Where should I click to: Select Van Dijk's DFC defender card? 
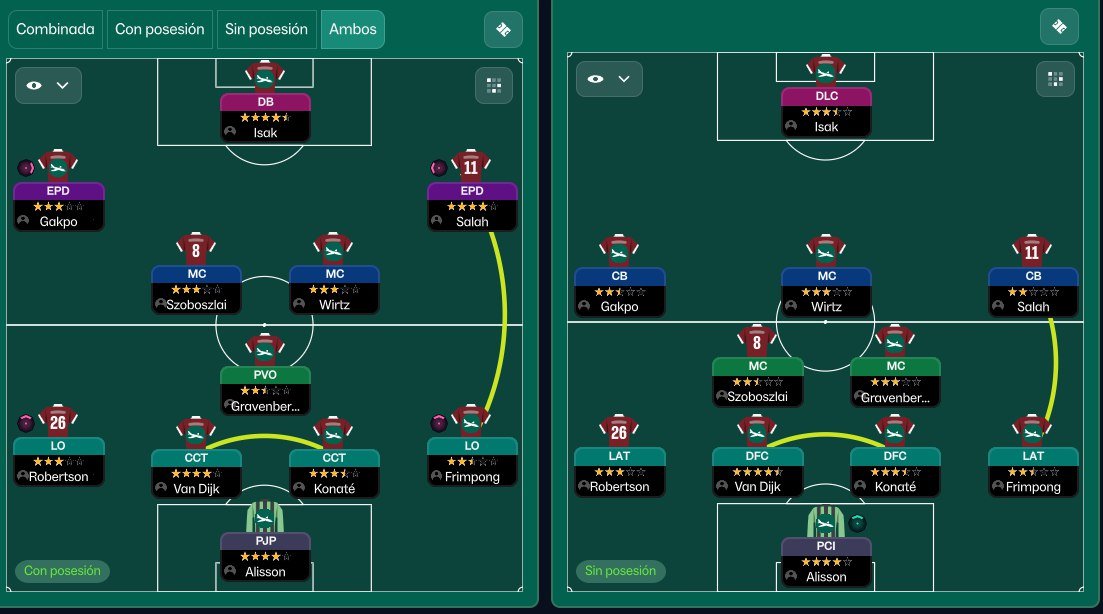757,471
